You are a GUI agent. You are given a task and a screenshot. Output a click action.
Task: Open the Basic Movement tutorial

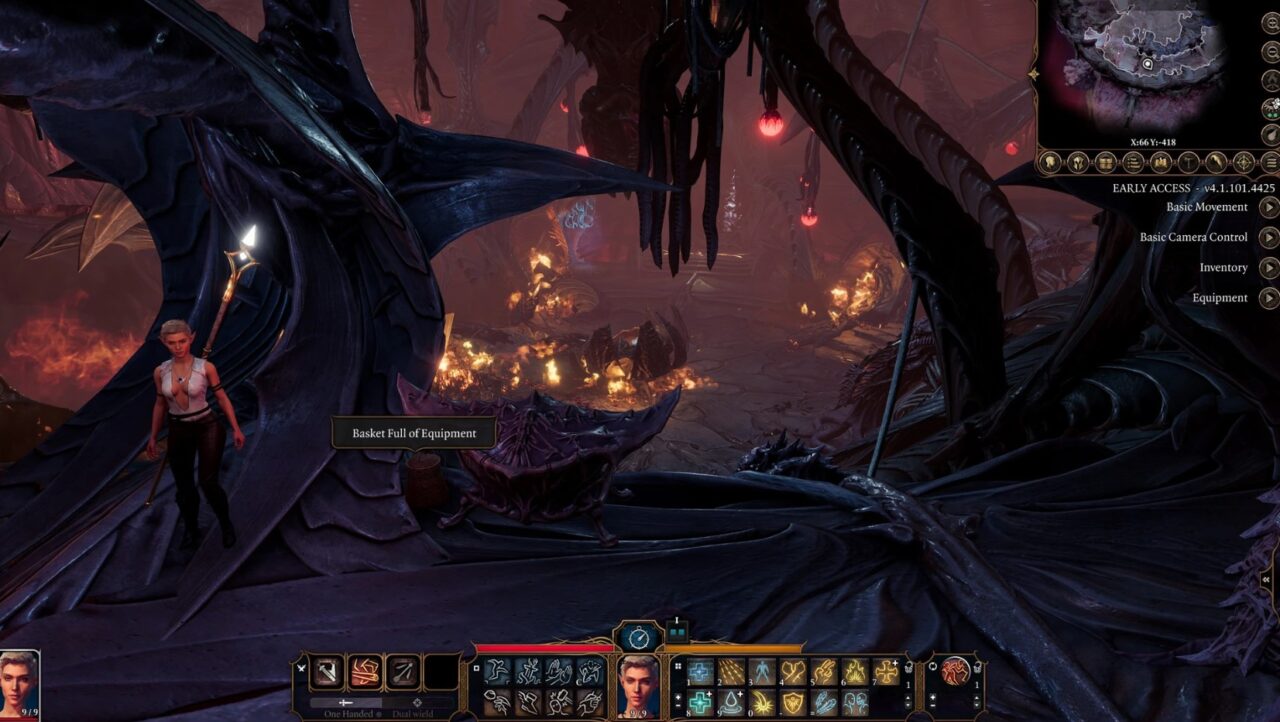tap(1269, 207)
